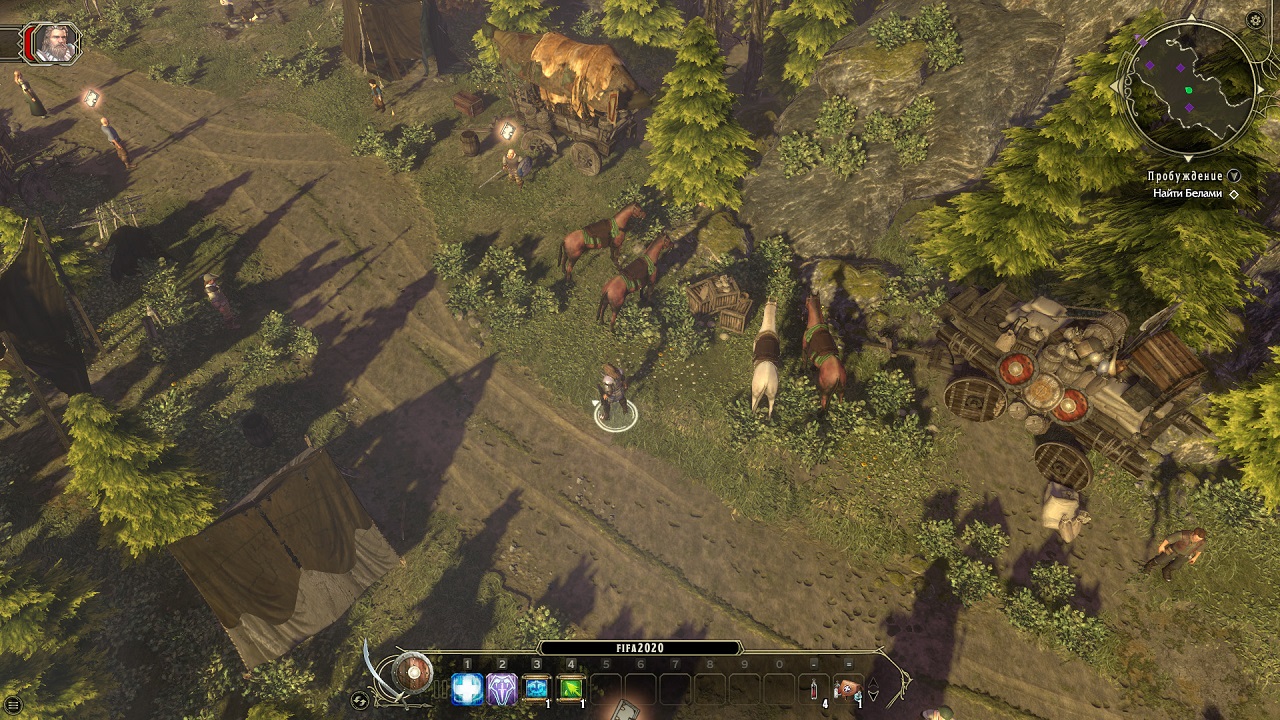Viewport: 1280px width, 720px height.
Task: Select the bearded hero portrait
Action: pyautogui.click(x=54, y=43)
